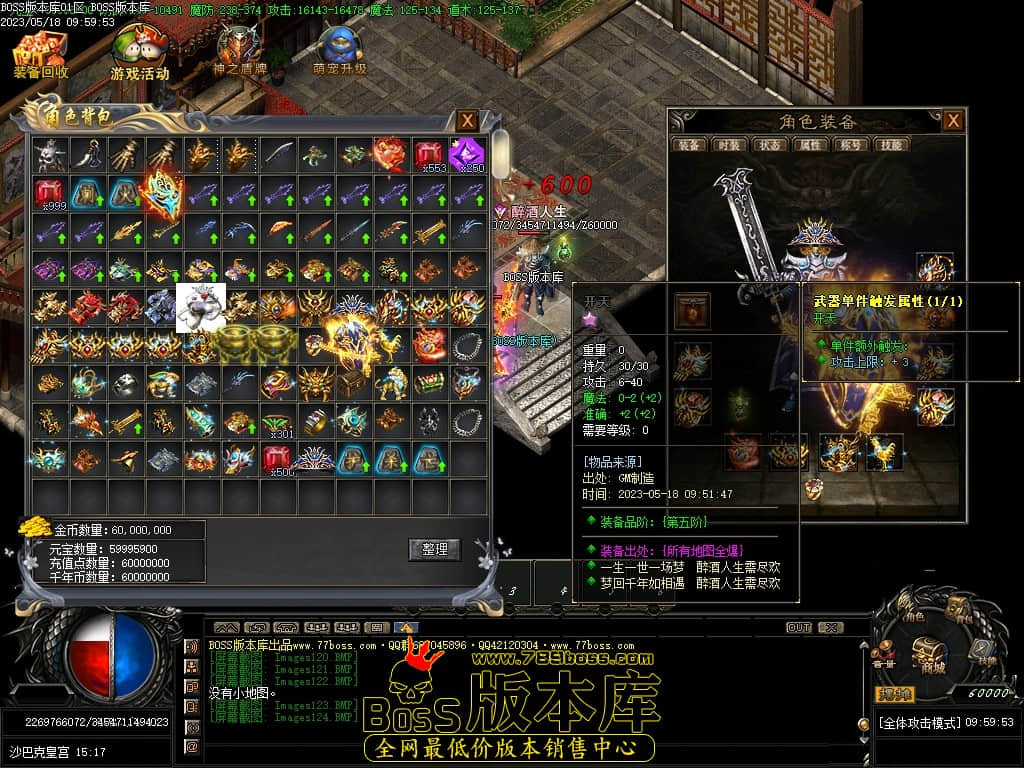Switch to the 称号 title tab
The height and width of the screenshot is (768, 1024).
[849, 145]
